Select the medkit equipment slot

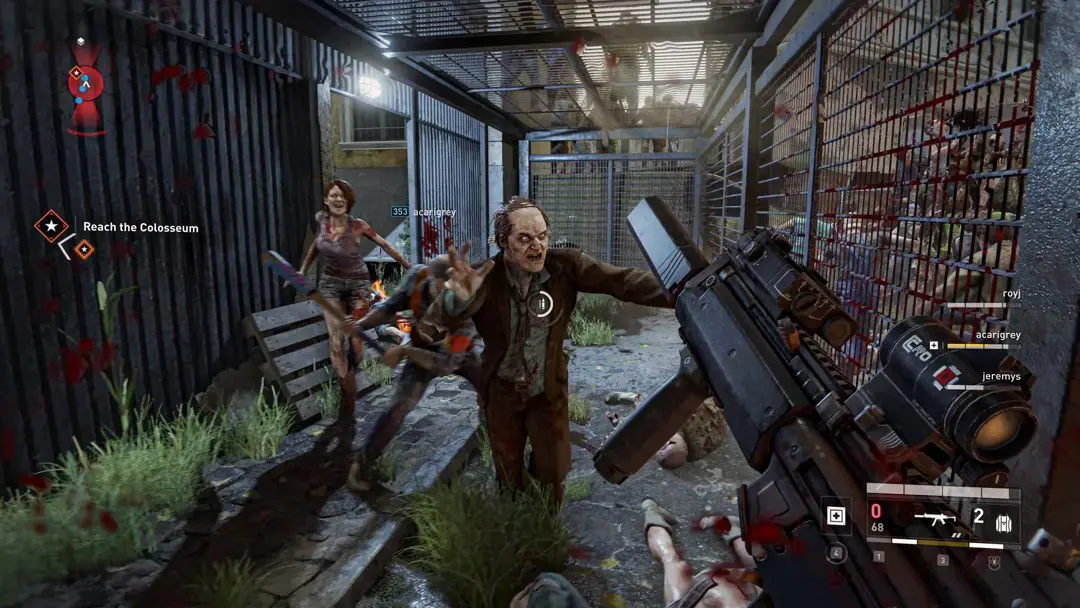coord(836,517)
